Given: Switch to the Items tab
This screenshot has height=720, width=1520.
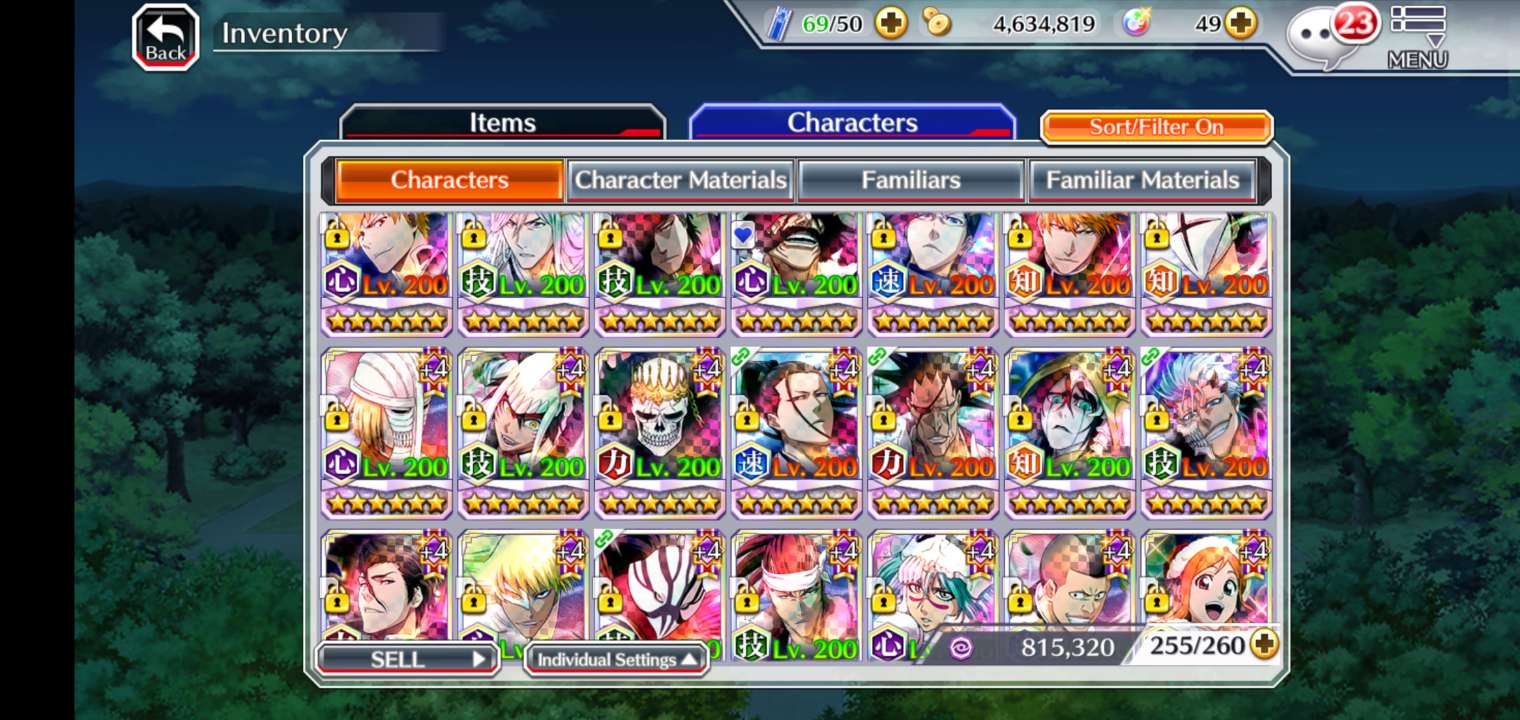Looking at the screenshot, I should pyautogui.click(x=502, y=123).
